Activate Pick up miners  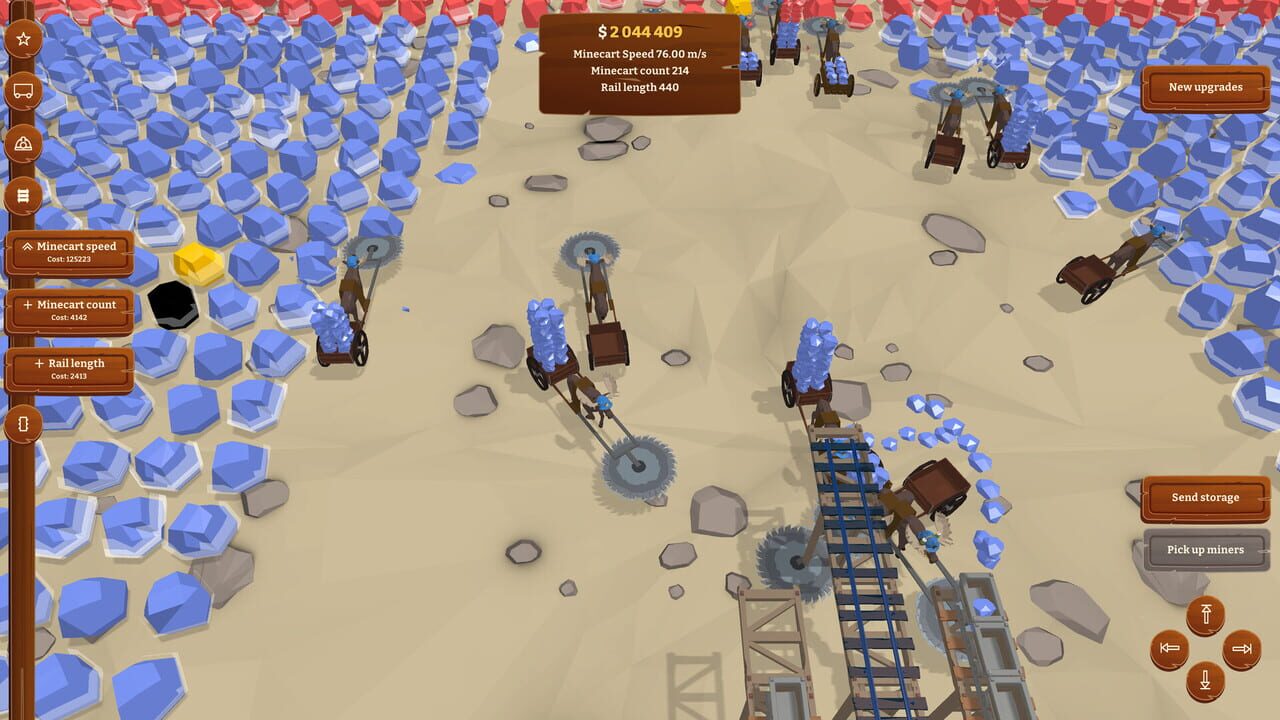click(x=1203, y=549)
